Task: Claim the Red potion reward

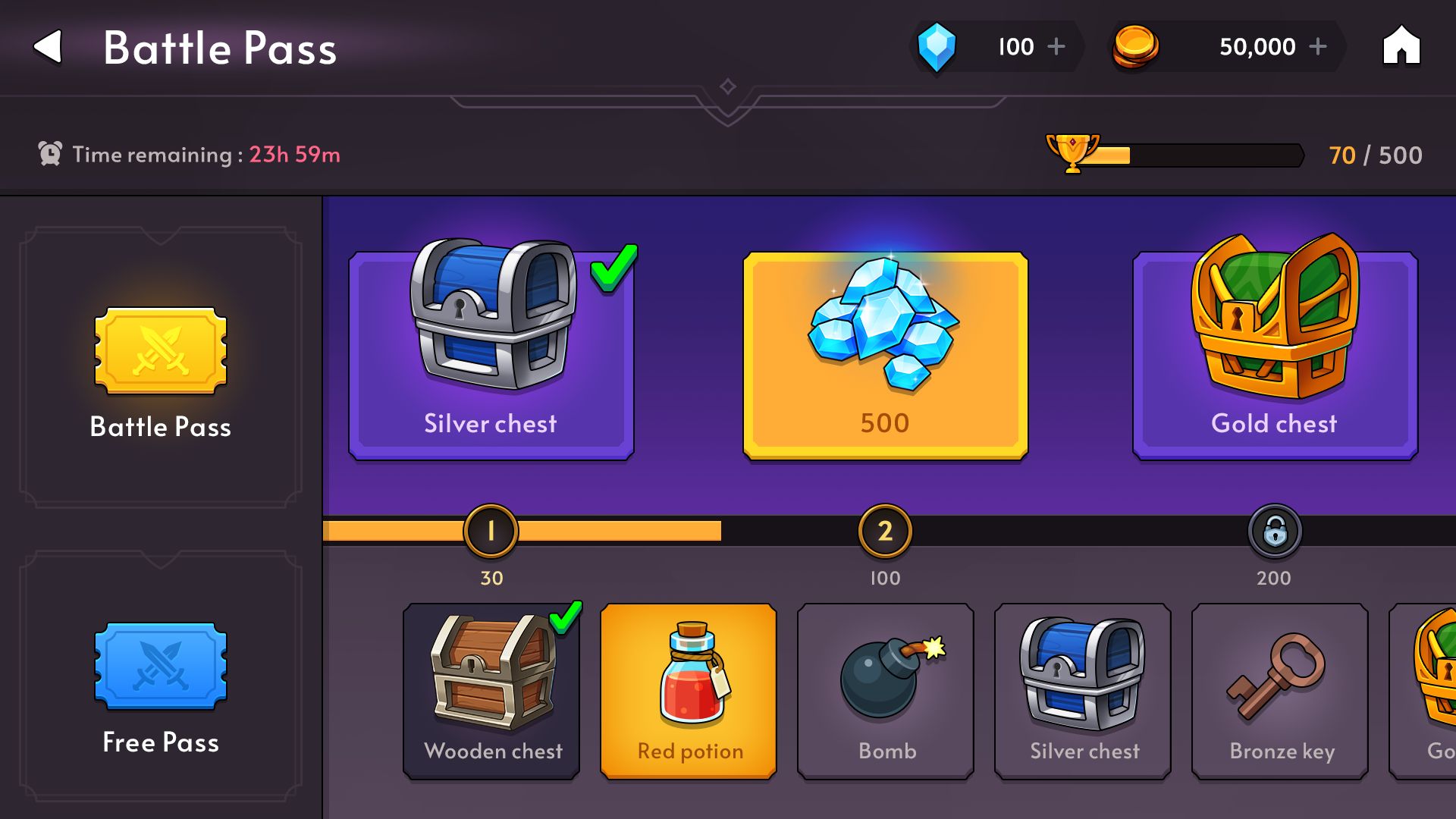Action: [689, 692]
